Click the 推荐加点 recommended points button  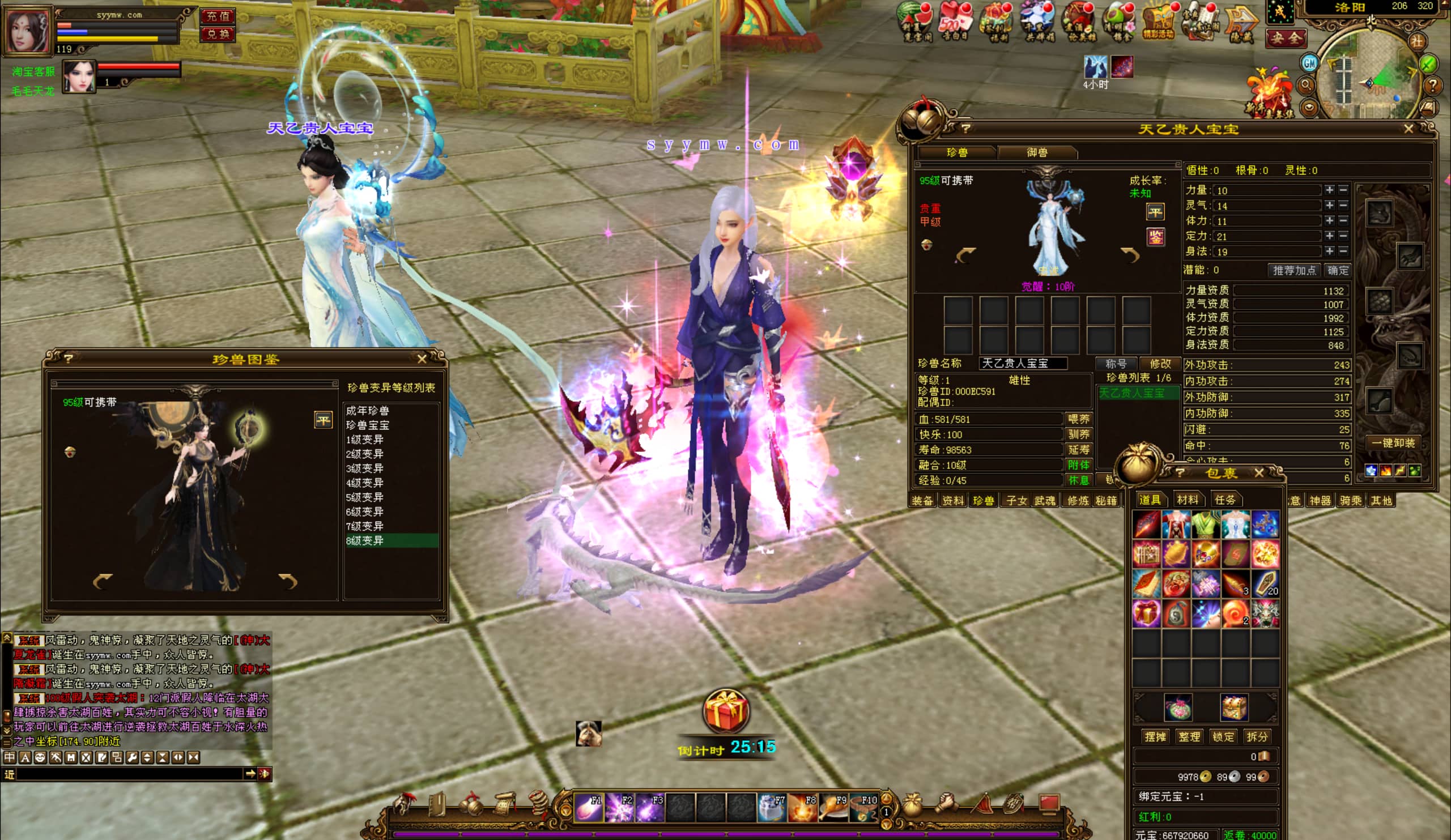(1295, 270)
